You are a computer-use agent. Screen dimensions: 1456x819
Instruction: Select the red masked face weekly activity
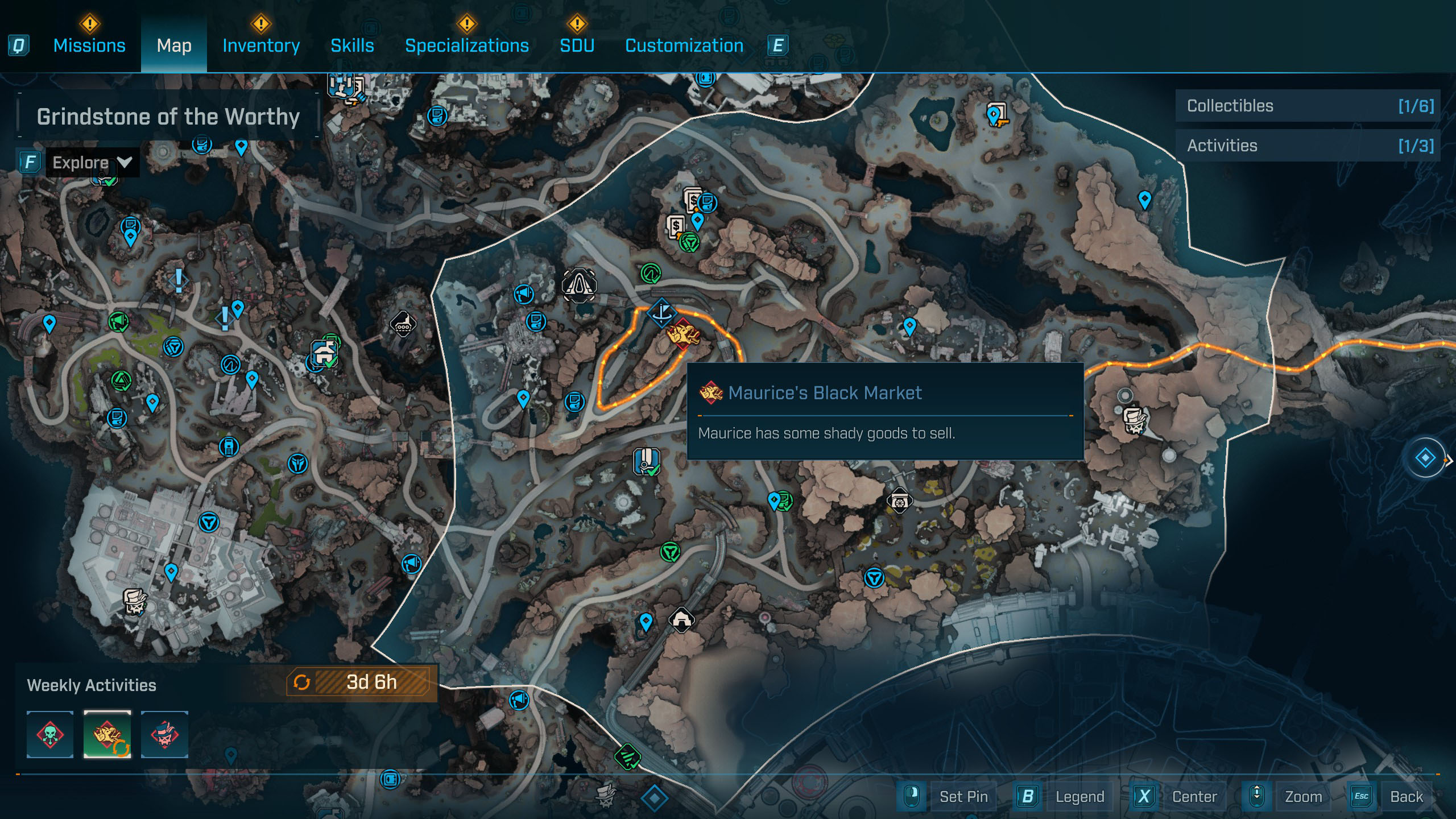click(x=164, y=734)
